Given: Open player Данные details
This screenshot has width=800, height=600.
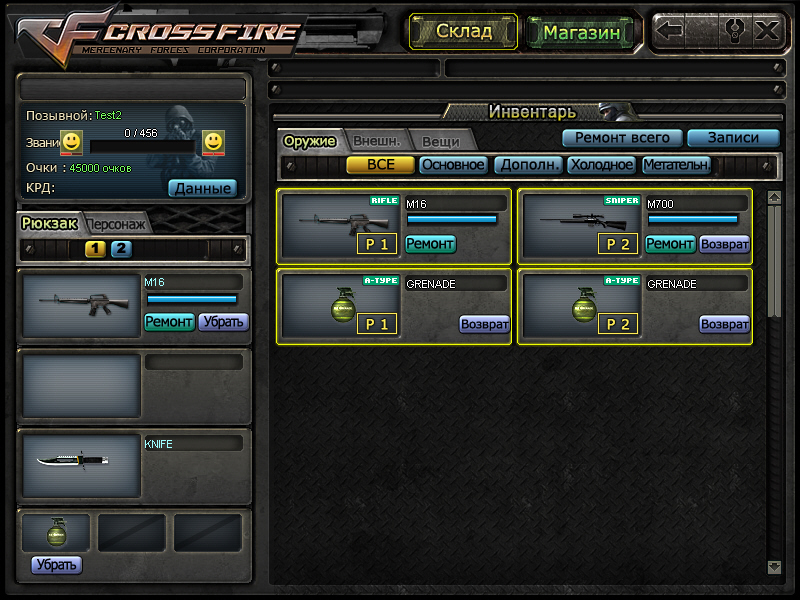Looking at the screenshot, I should coord(202,187).
